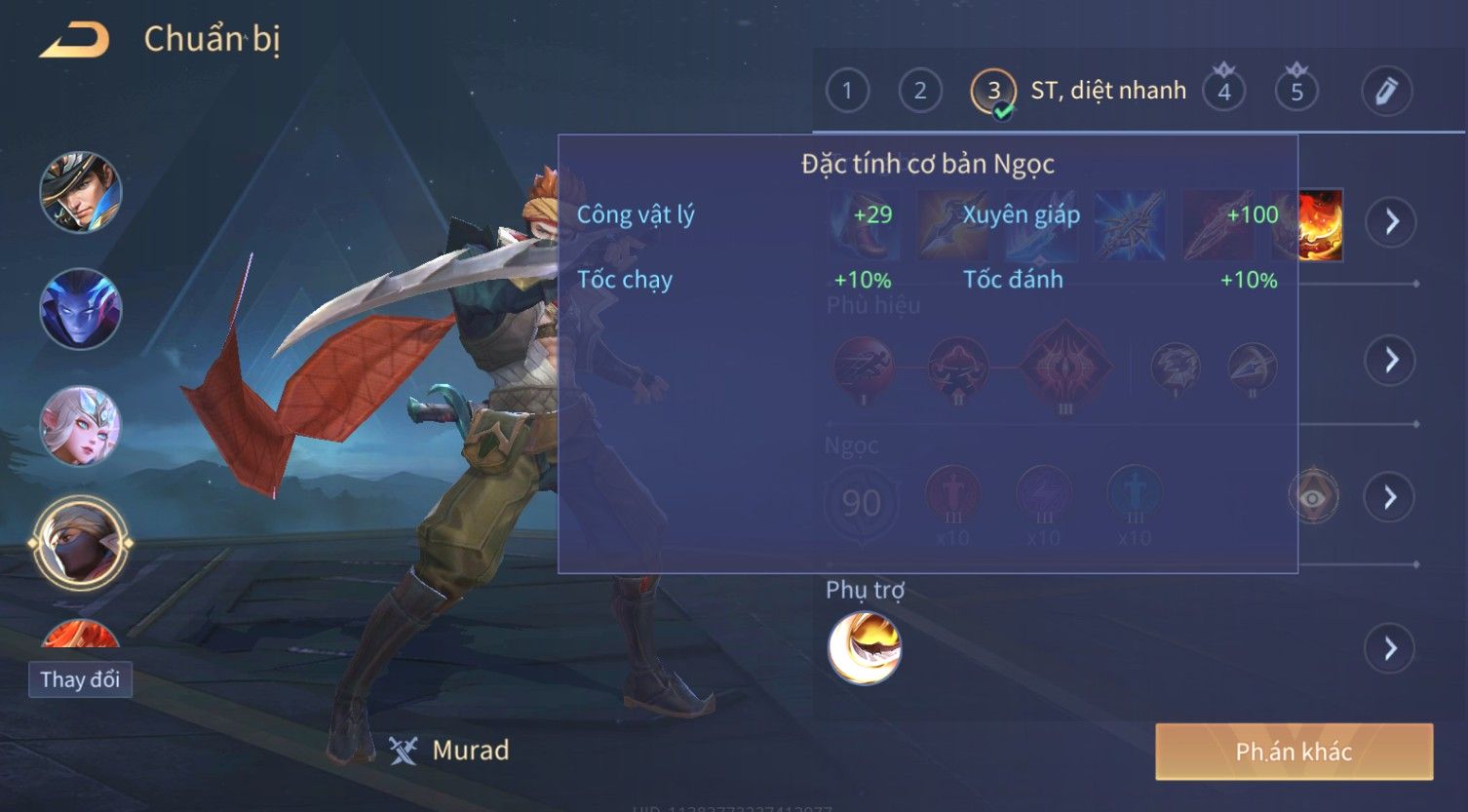Select preset 3 ST, diệt nhanh
This screenshot has width=1468, height=812.
pyautogui.click(x=993, y=92)
